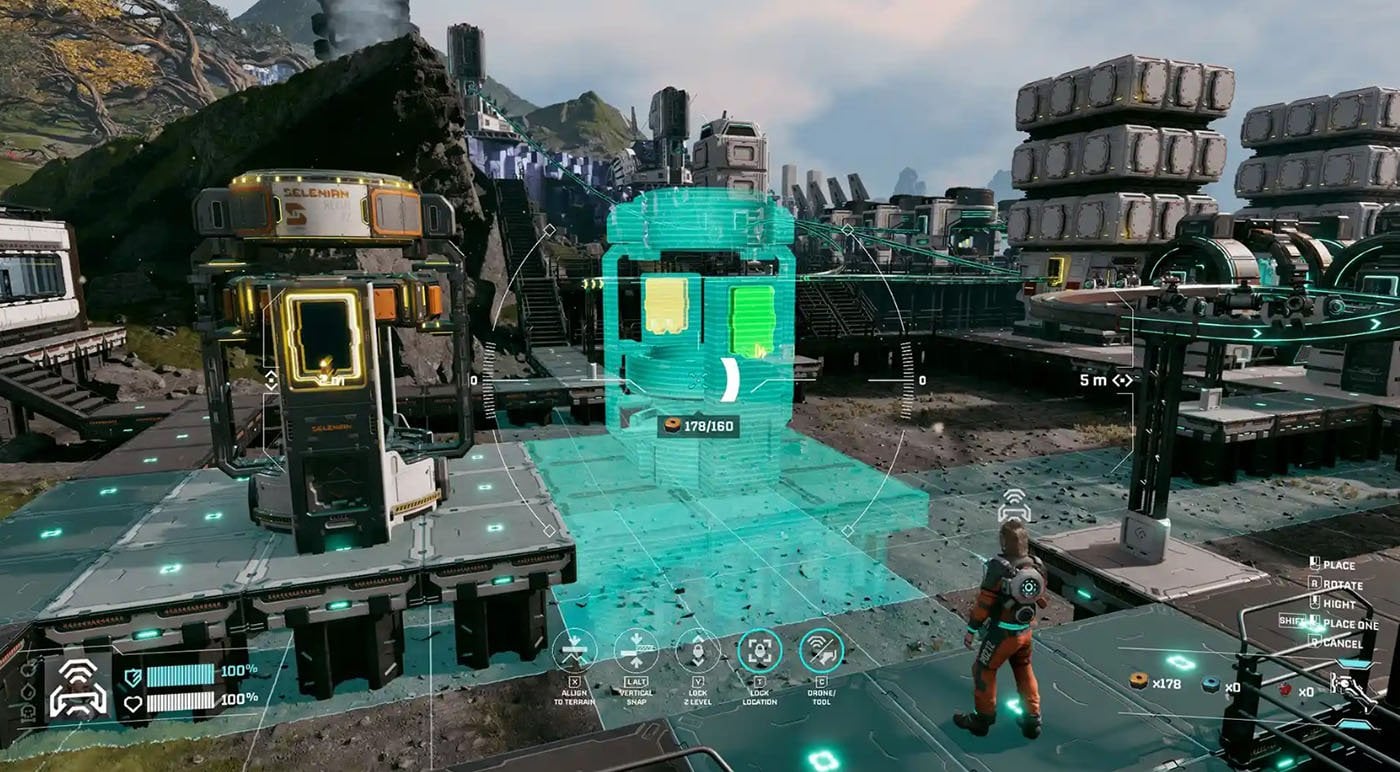Click the orange resource ring icon showing x178

pos(1137,683)
